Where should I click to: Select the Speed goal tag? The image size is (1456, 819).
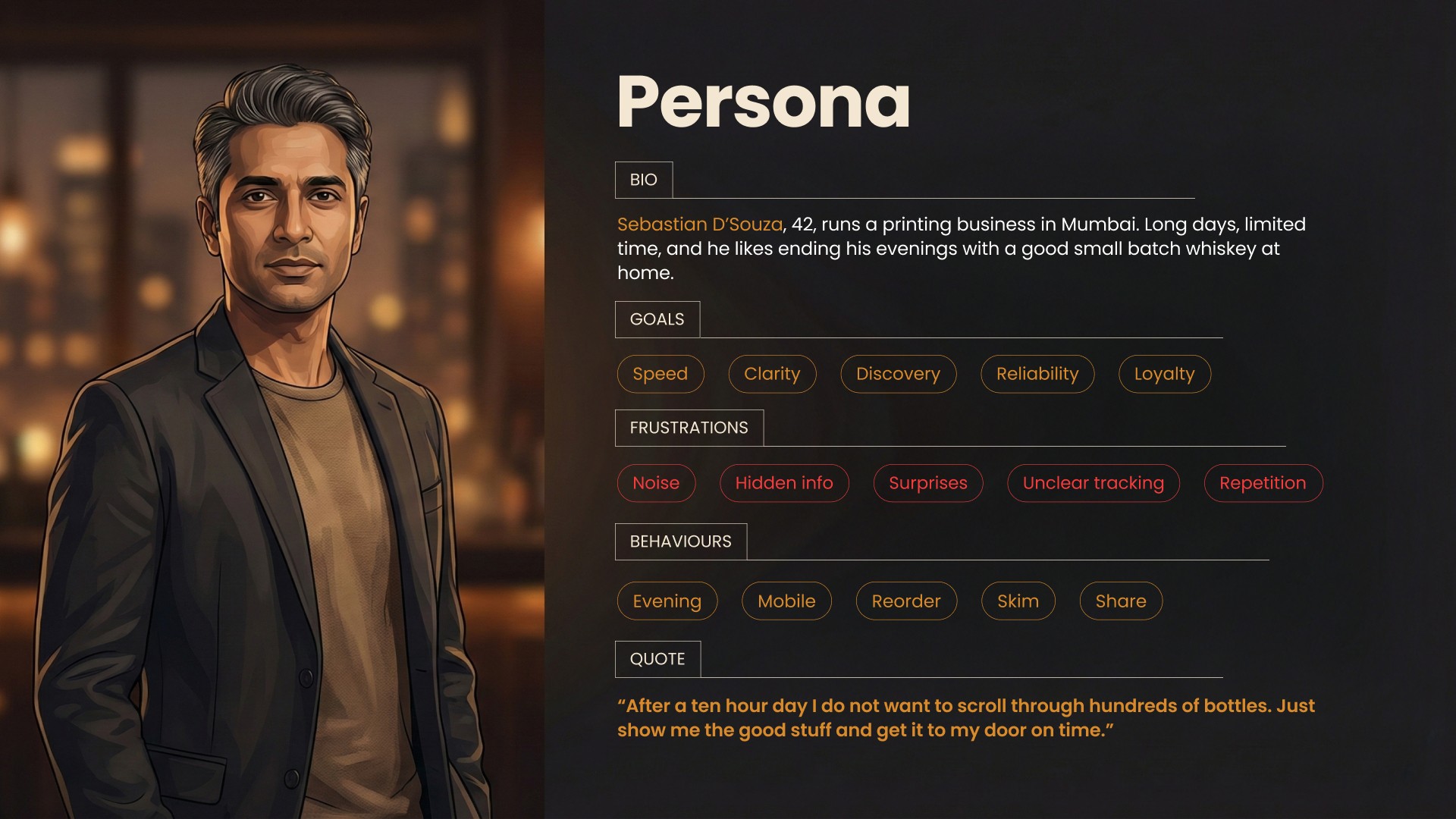pos(660,374)
